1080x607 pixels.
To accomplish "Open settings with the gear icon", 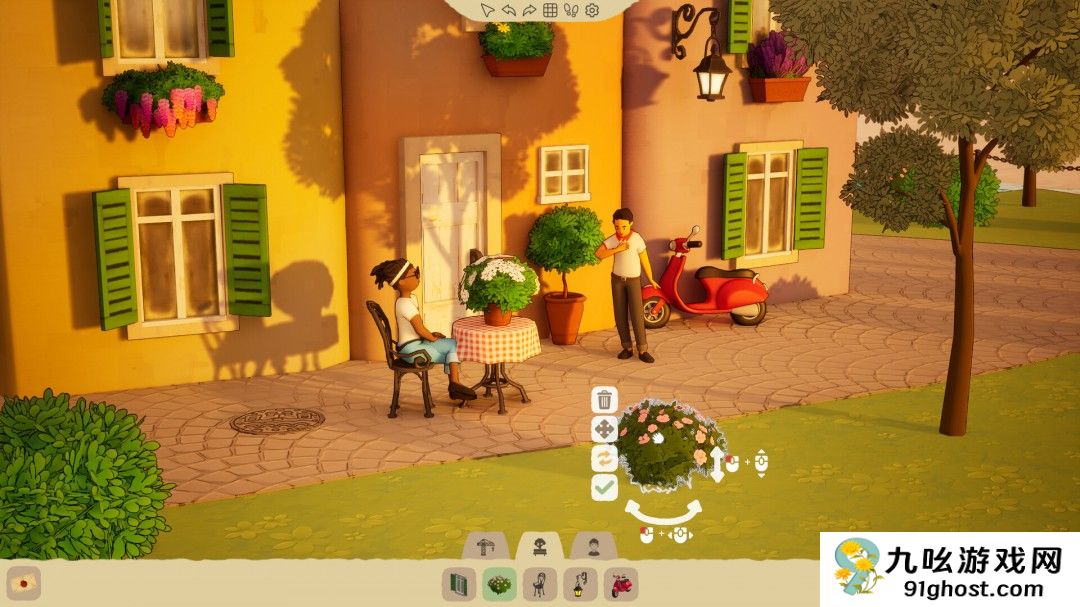I will click(x=591, y=10).
